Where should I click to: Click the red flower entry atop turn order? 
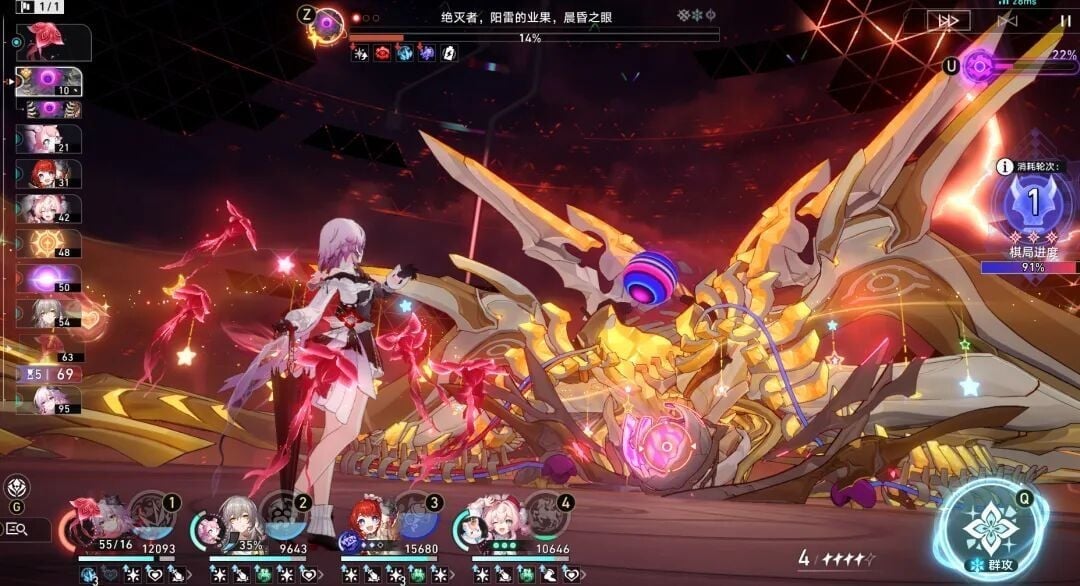[48, 40]
